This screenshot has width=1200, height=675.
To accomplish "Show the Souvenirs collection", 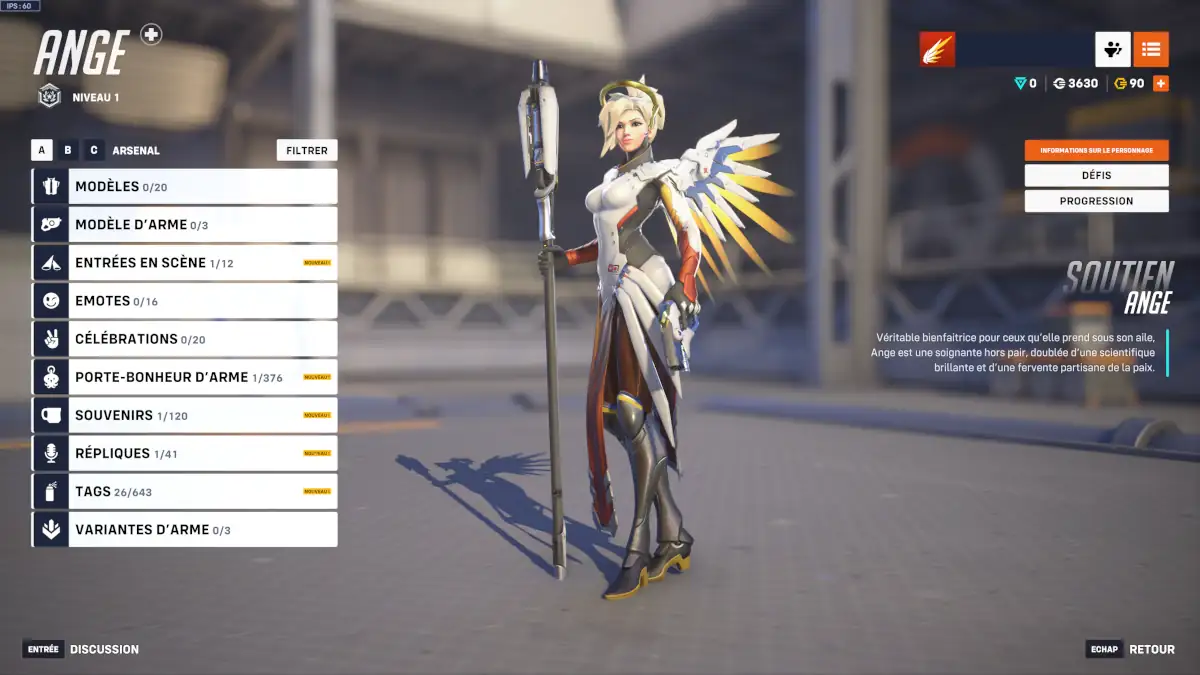I will click(x=185, y=415).
